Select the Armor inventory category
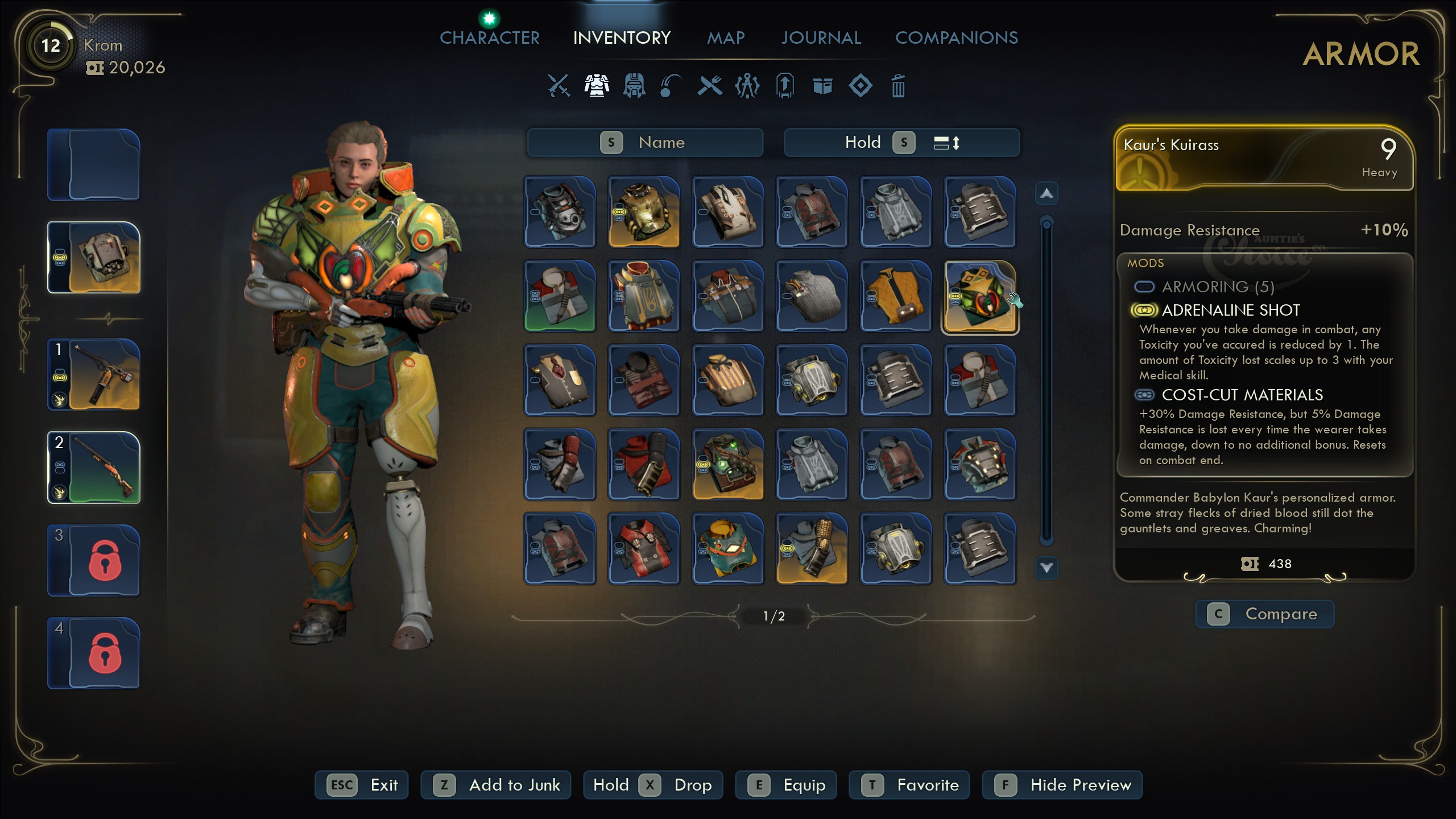Viewport: 1456px width, 819px height. tap(596, 86)
